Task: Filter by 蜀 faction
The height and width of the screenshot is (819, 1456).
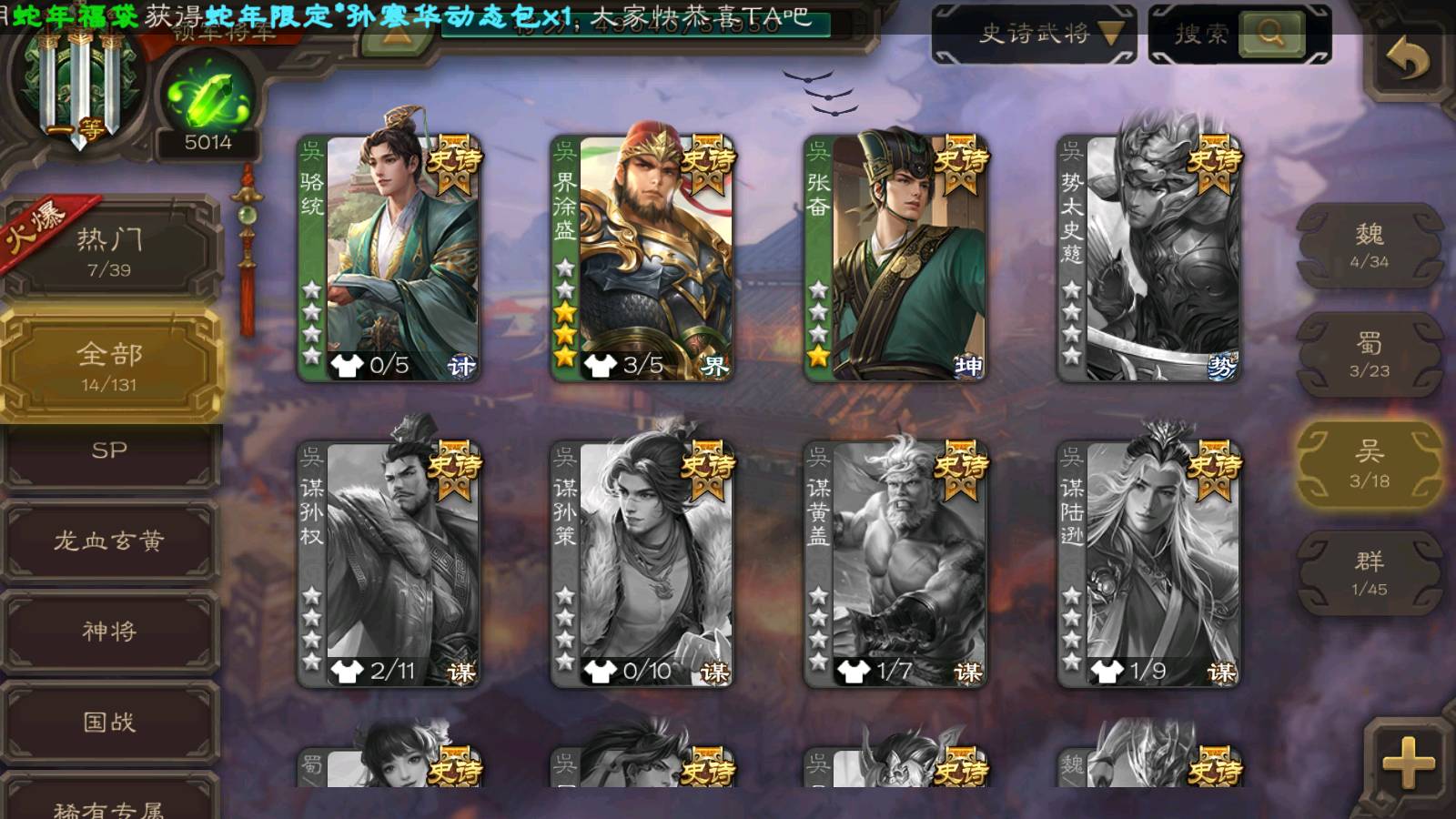Action: click(1369, 355)
